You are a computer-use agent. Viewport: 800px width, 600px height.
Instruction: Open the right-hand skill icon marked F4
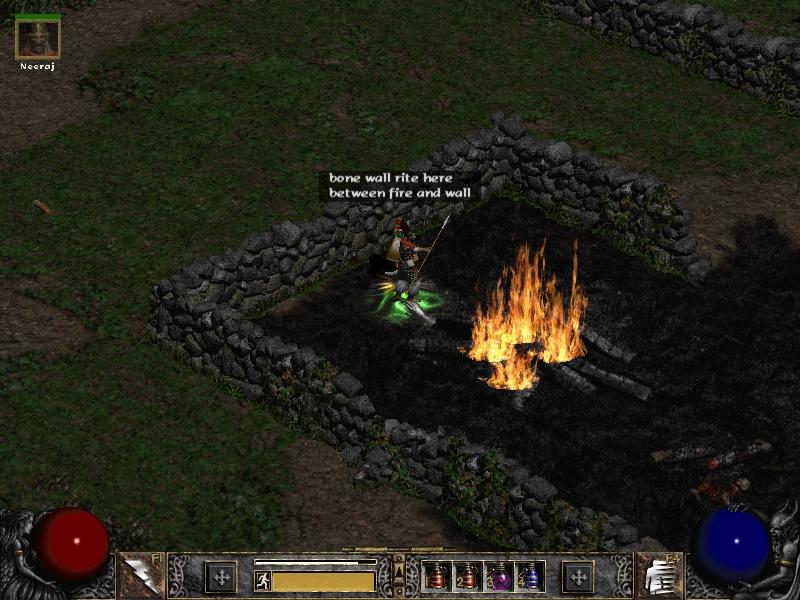point(657,576)
